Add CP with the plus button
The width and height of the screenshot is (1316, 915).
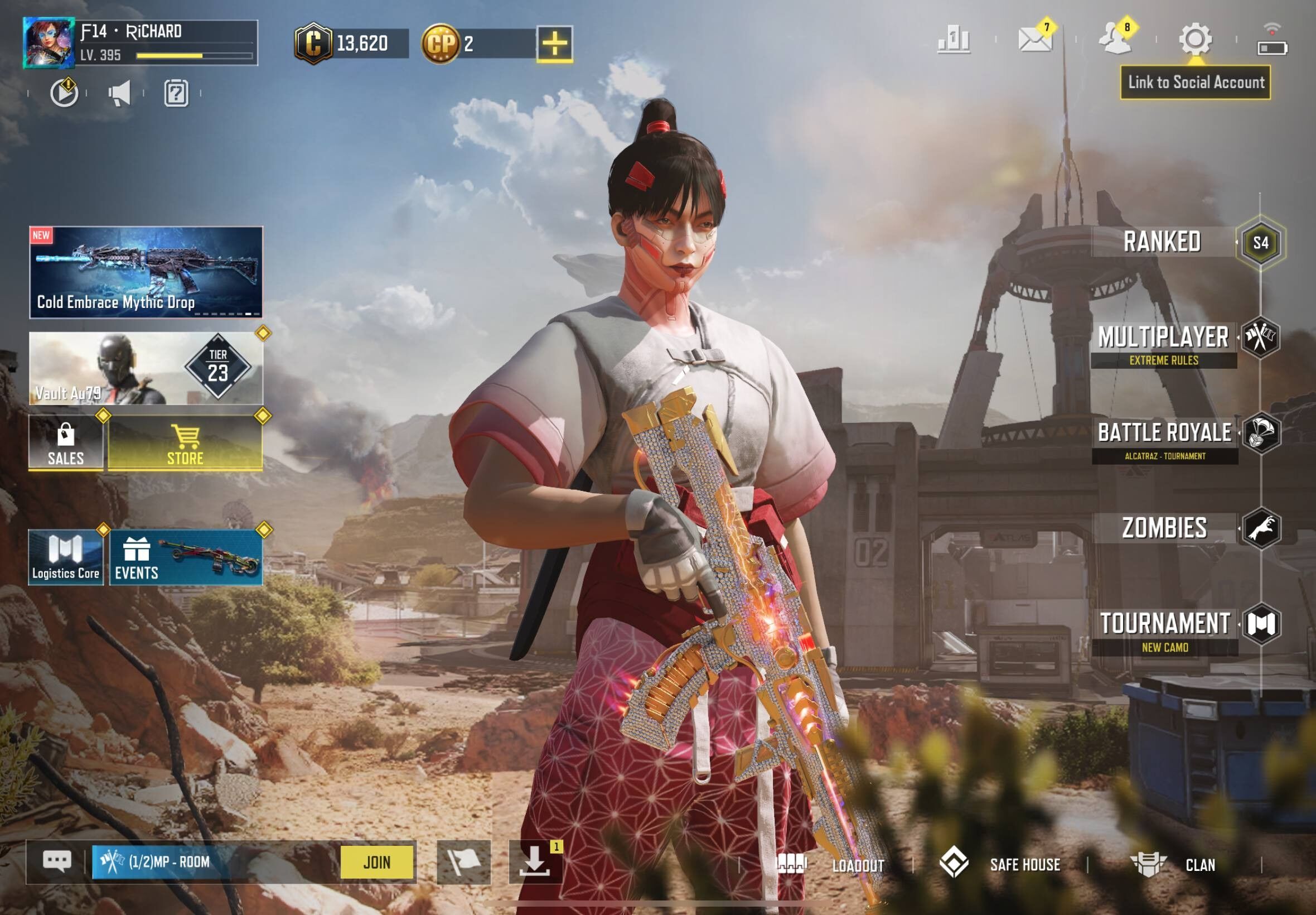pos(554,44)
